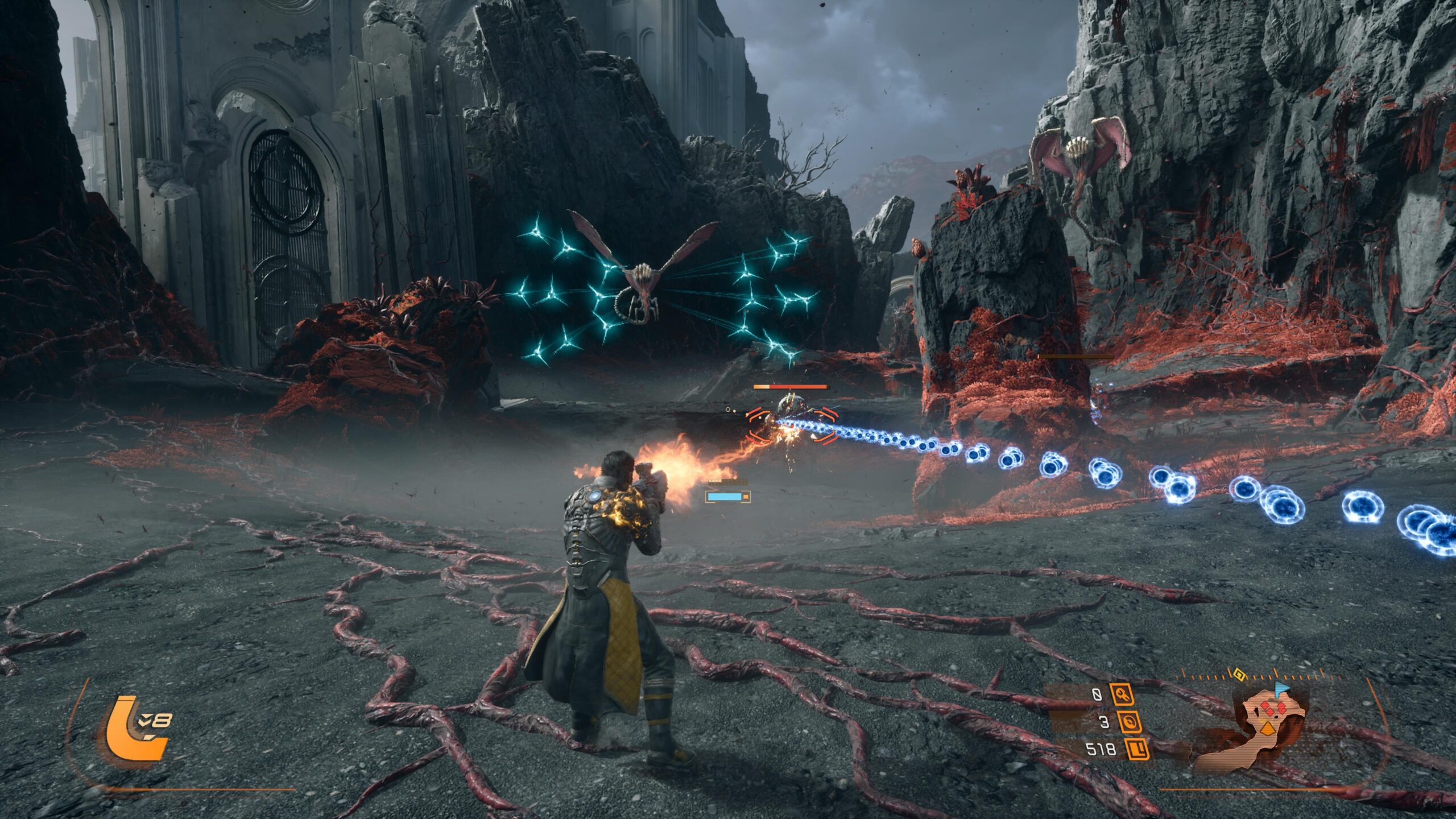Select the currency icon beside 518

pyautogui.click(x=1137, y=750)
